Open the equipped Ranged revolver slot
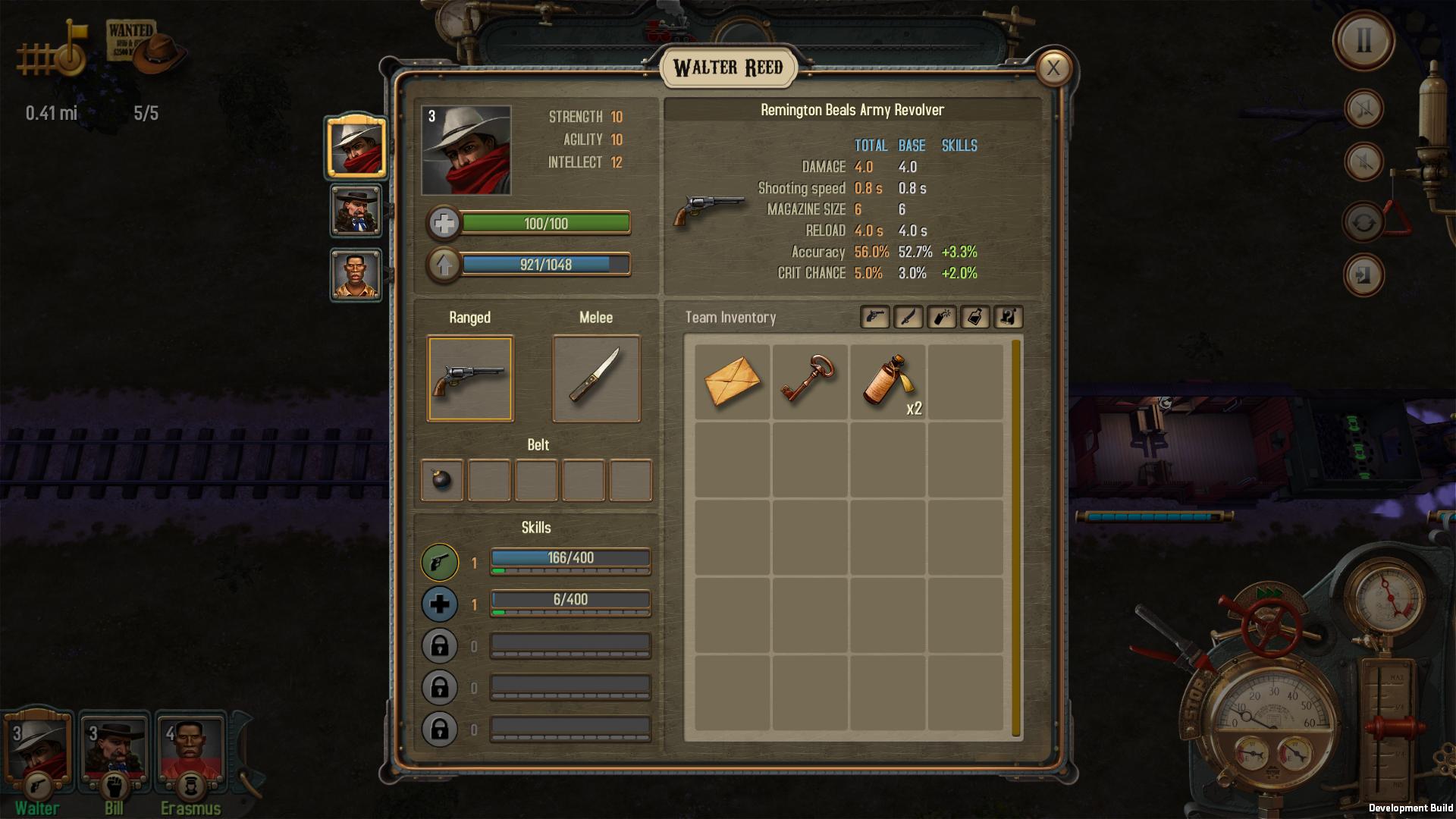Screen dimensions: 1456x819 (469, 379)
